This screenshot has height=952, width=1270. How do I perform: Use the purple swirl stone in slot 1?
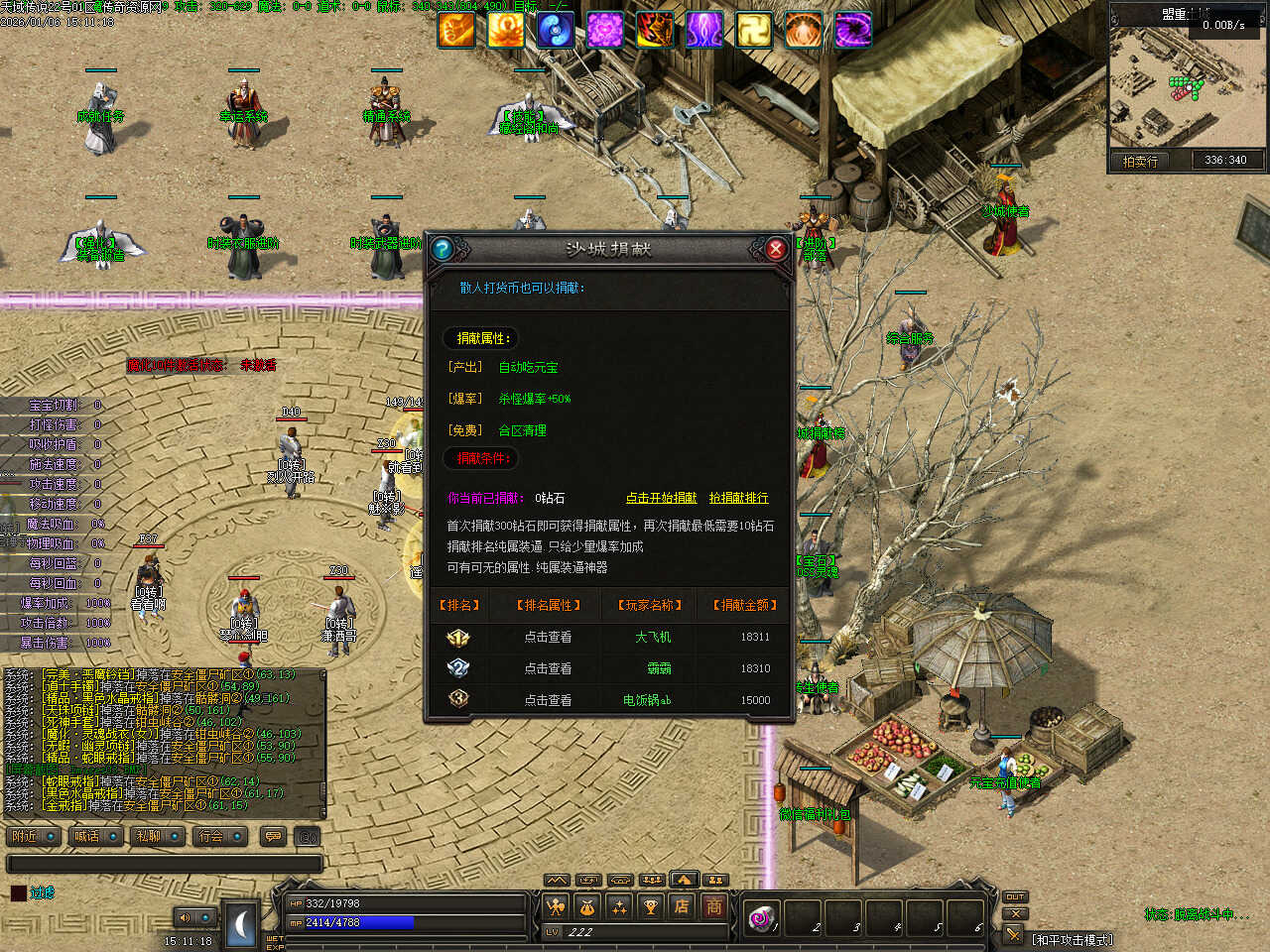pyautogui.click(x=762, y=919)
